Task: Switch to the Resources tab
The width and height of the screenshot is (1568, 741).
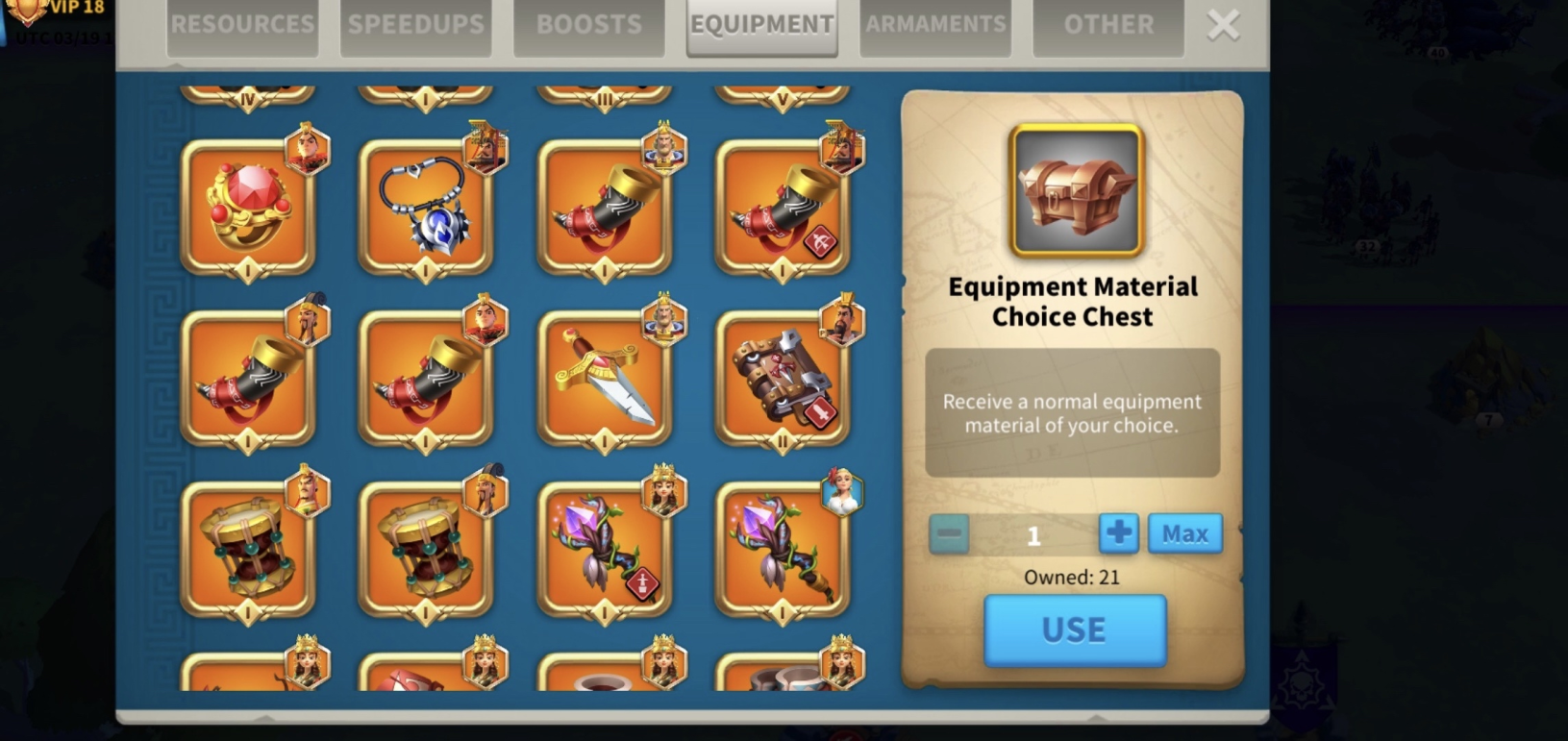Action: [x=242, y=25]
